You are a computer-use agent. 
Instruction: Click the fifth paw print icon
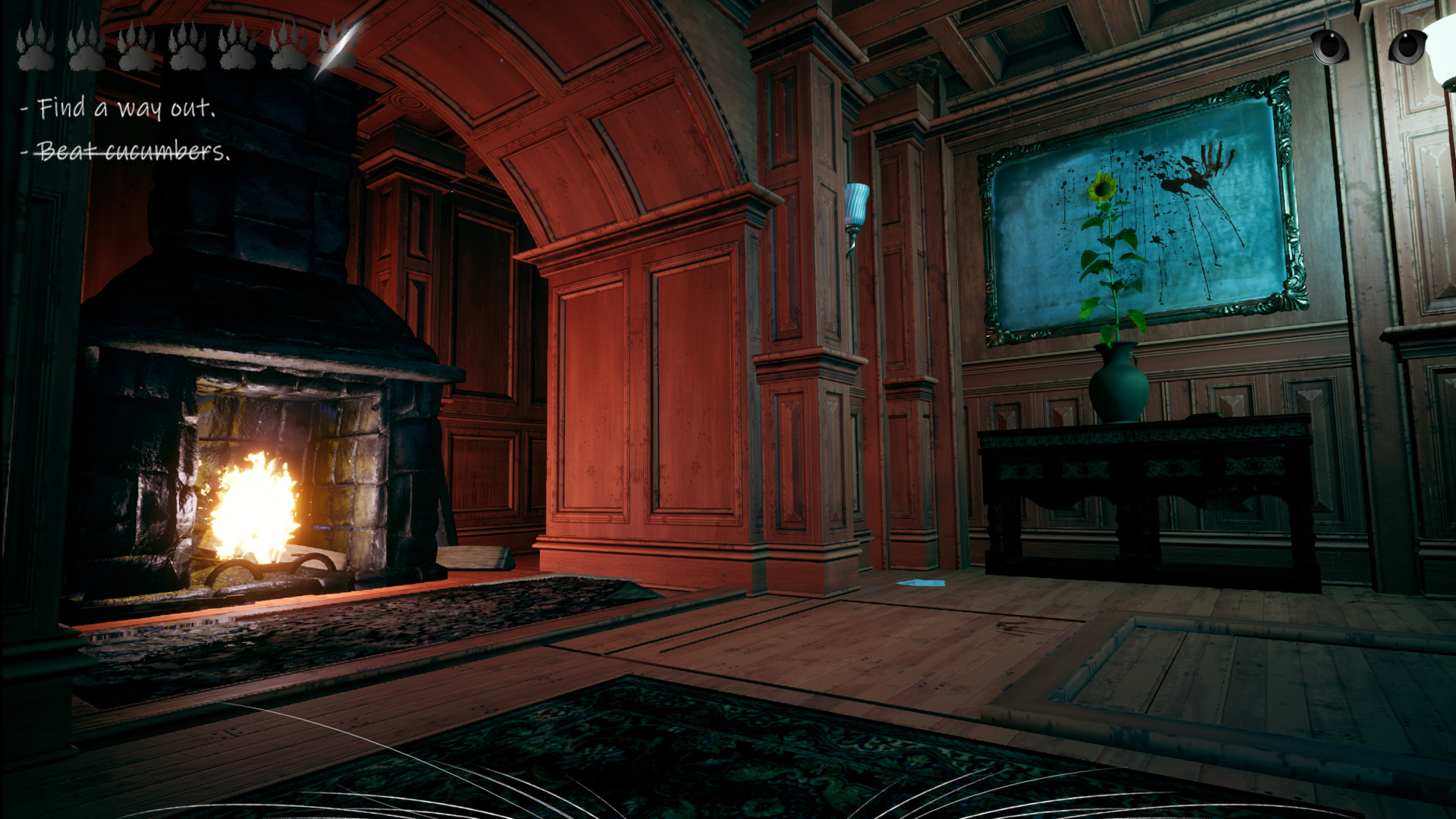pyautogui.click(x=237, y=47)
